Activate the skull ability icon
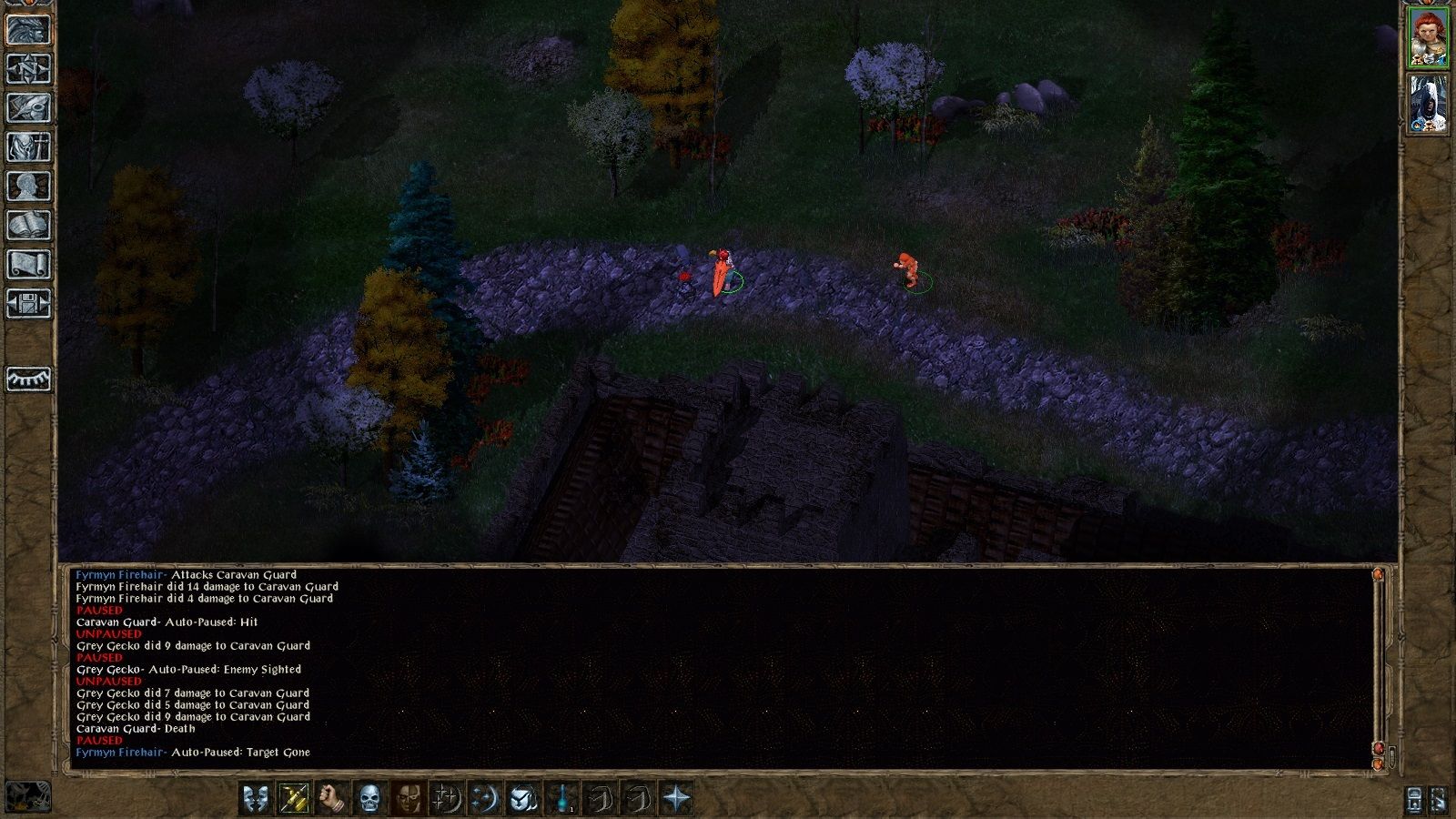Image resolution: width=1456 pixels, height=819 pixels. (369, 799)
